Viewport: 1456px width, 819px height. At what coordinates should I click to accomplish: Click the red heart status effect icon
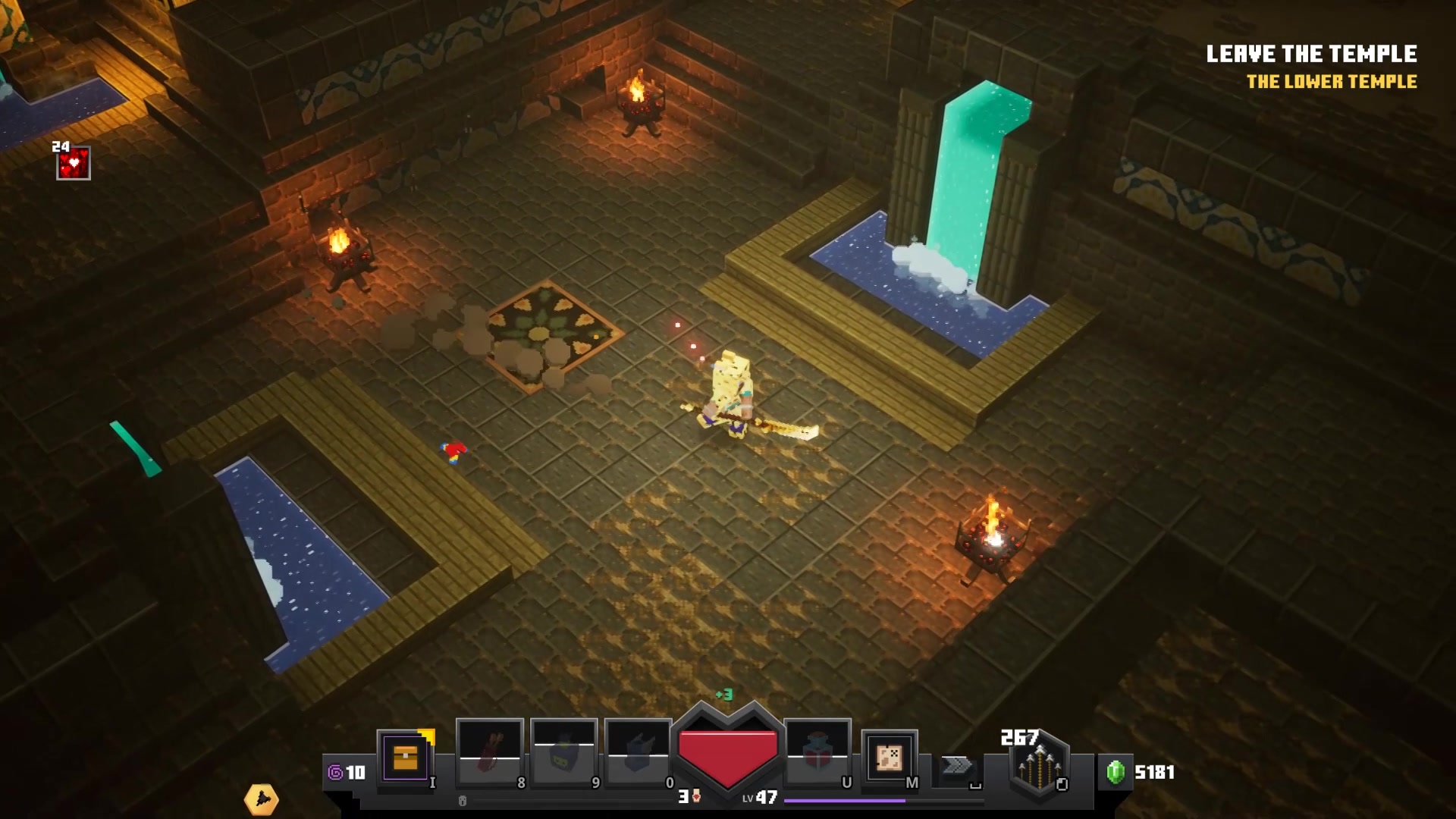tap(74, 163)
